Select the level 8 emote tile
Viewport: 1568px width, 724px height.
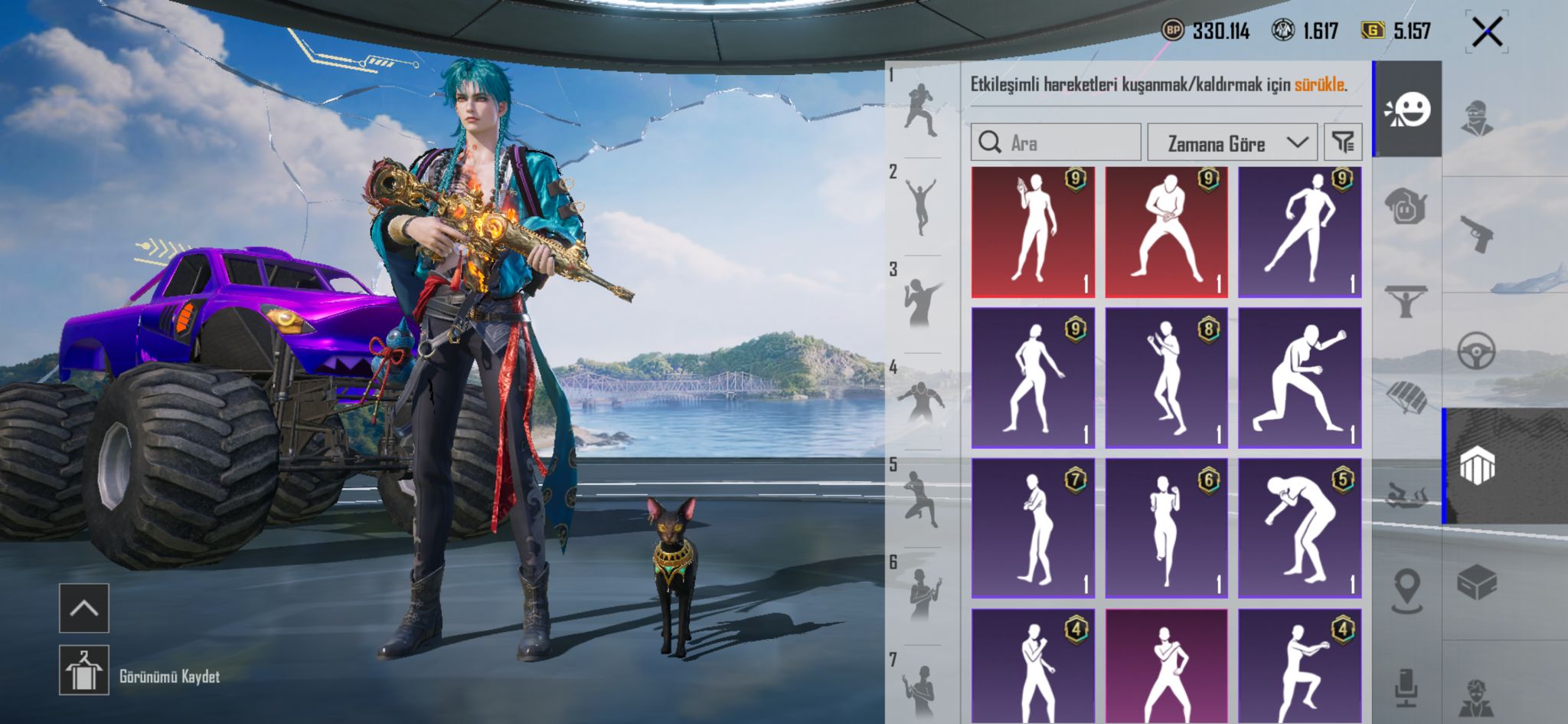click(x=1166, y=378)
